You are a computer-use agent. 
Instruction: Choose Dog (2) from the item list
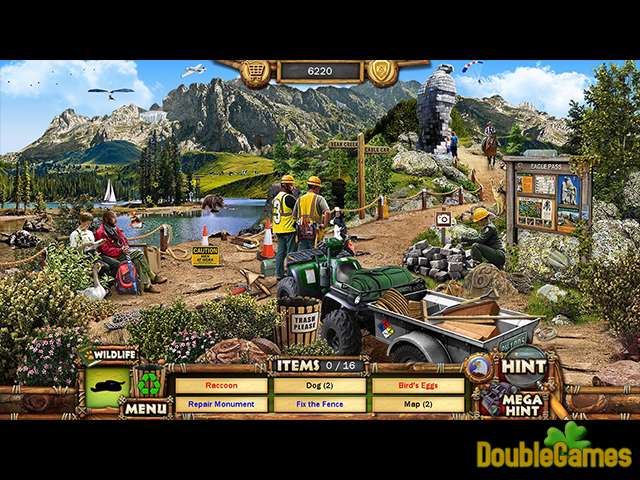(320, 385)
